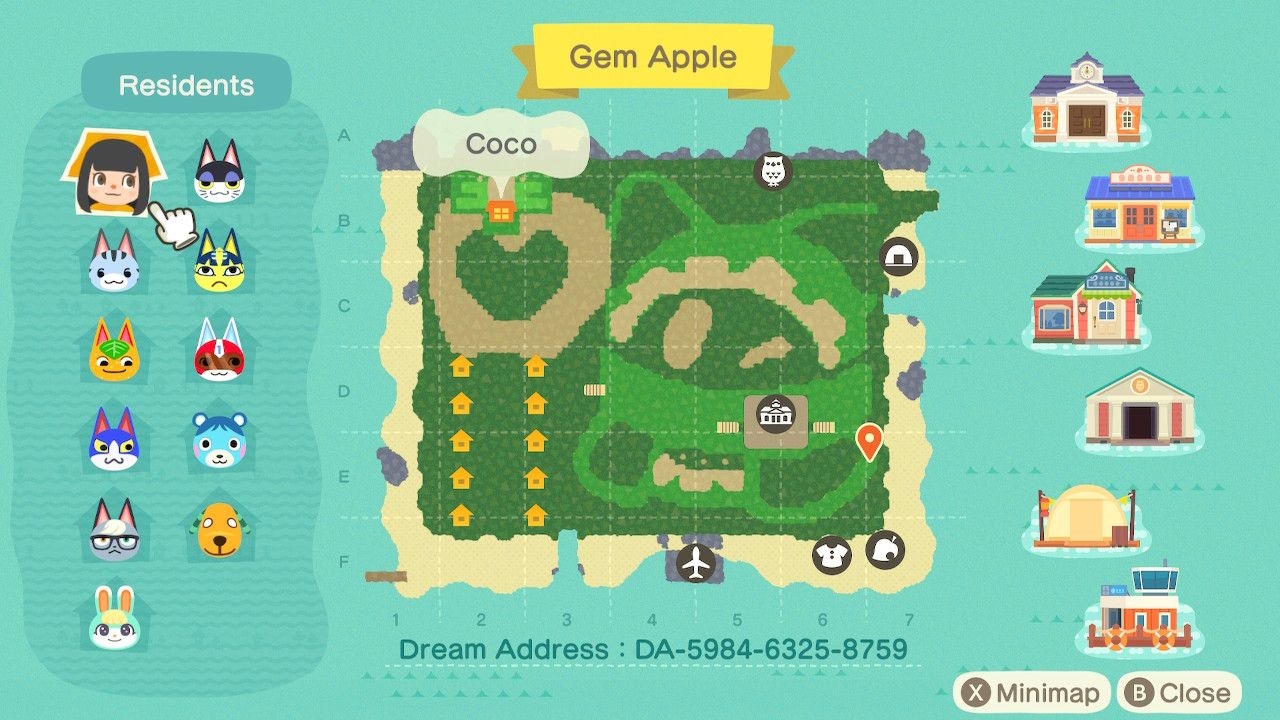Select the owl museum icon on the map

click(x=773, y=169)
